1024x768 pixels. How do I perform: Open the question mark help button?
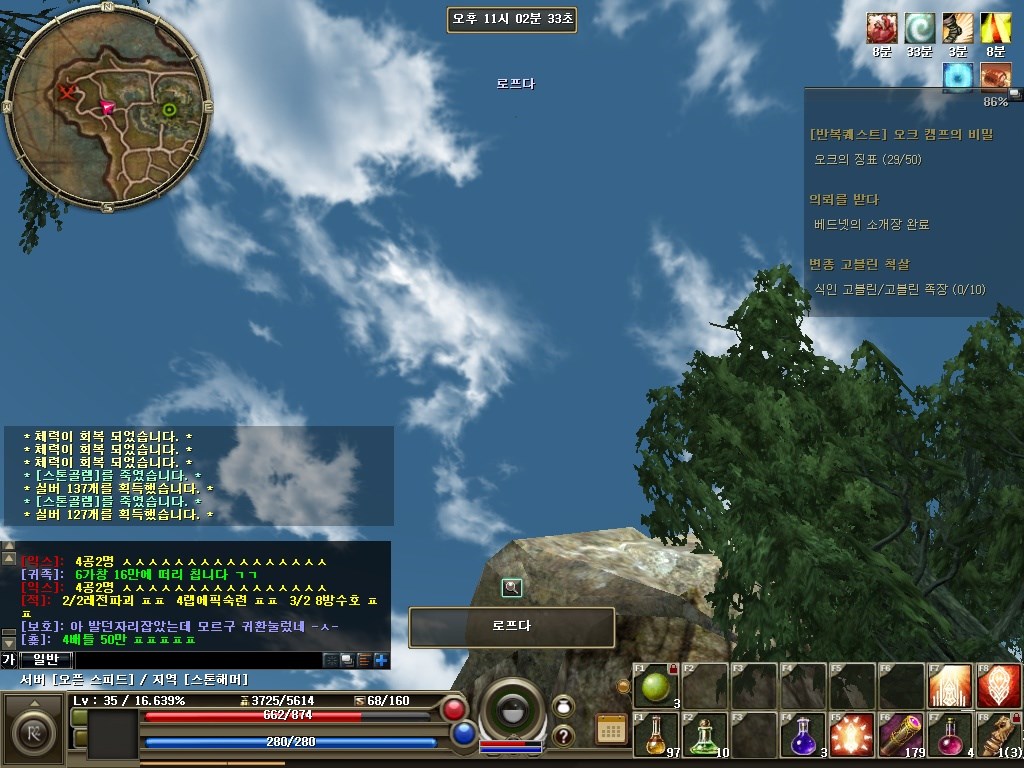tap(563, 736)
